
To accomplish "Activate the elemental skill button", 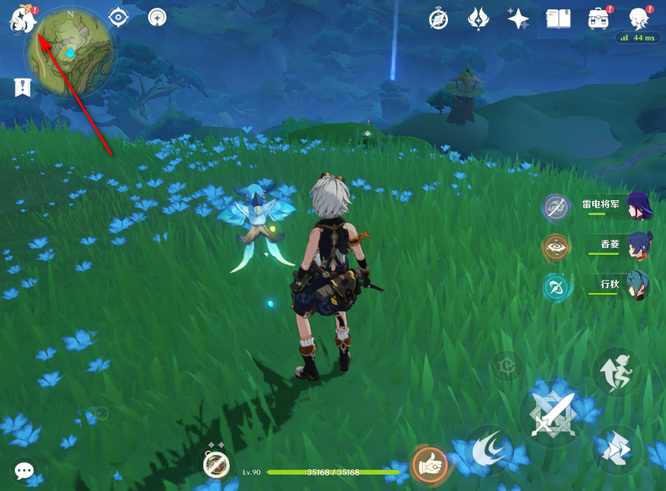I will pos(487,450).
